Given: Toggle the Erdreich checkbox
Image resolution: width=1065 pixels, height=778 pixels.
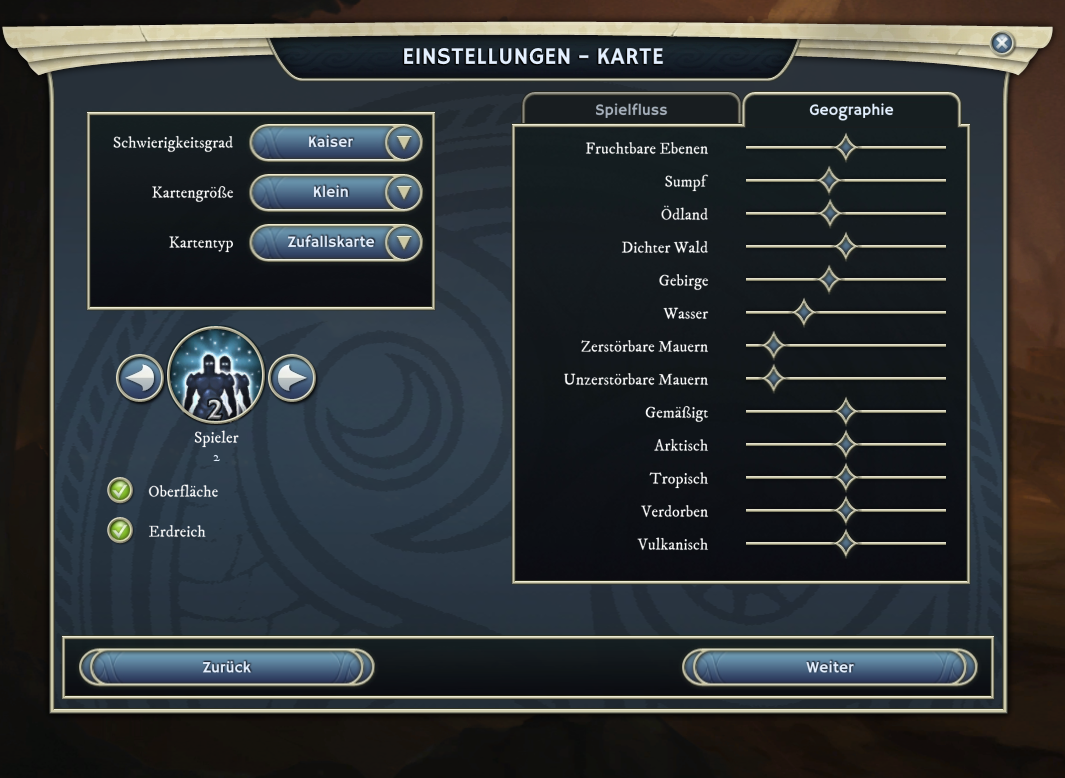Looking at the screenshot, I should tap(120, 531).
